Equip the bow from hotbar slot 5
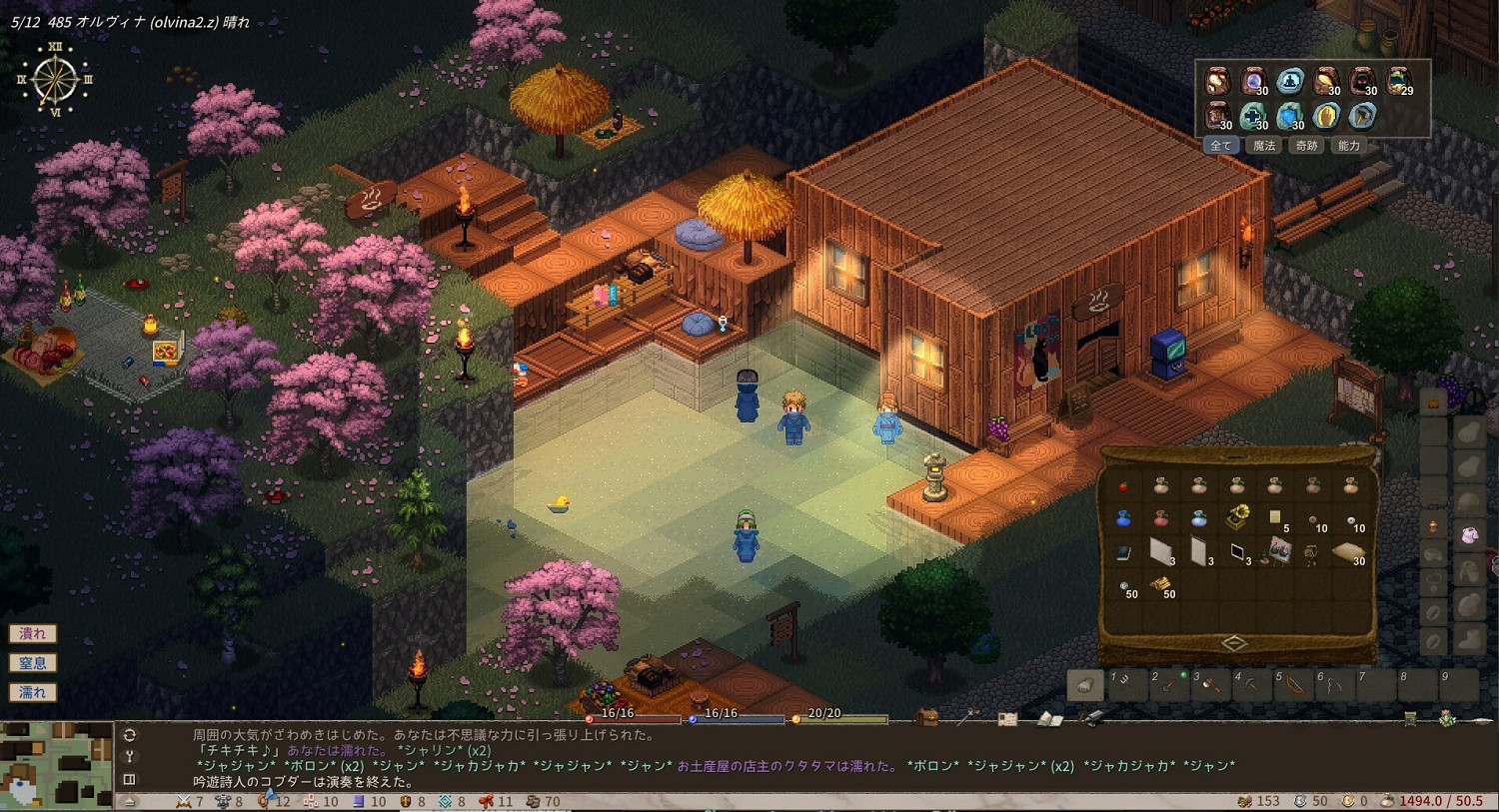Screen dimensions: 1499x812 point(1293,685)
